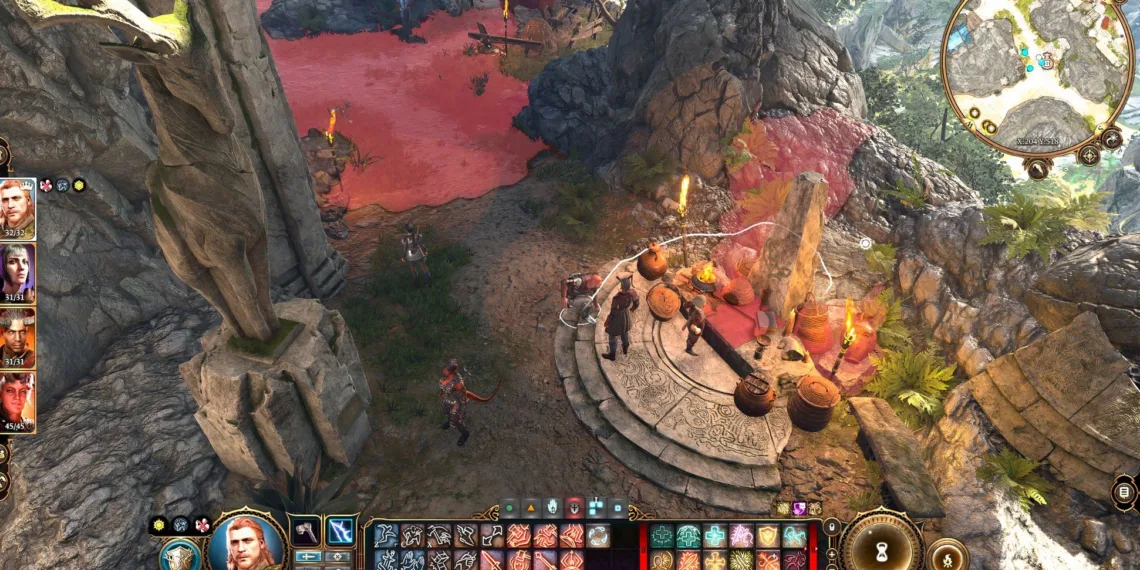1140x570 pixels.
Task: Click the green circle hotbar filter
Action: coord(510,508)
